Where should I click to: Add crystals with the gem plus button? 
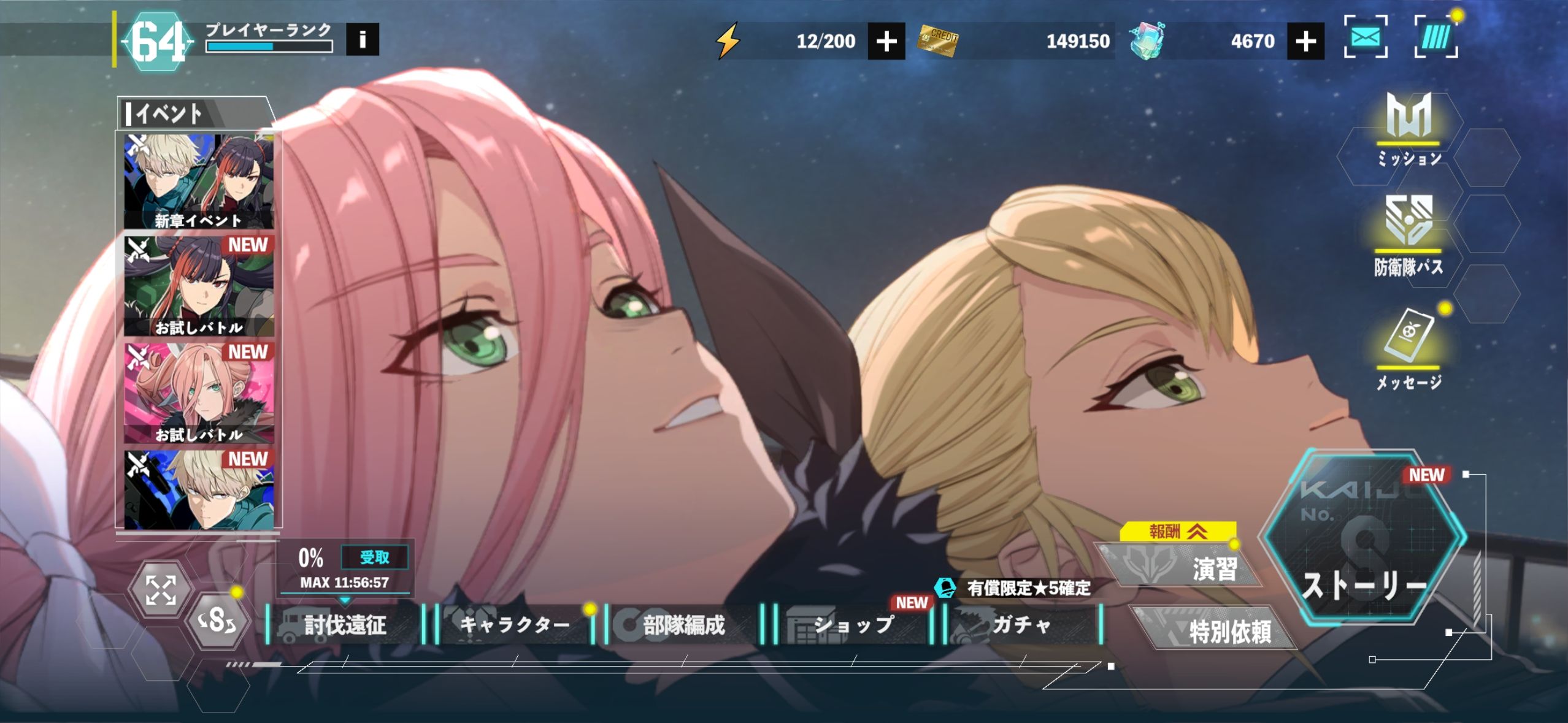[x=1305, y=41]
